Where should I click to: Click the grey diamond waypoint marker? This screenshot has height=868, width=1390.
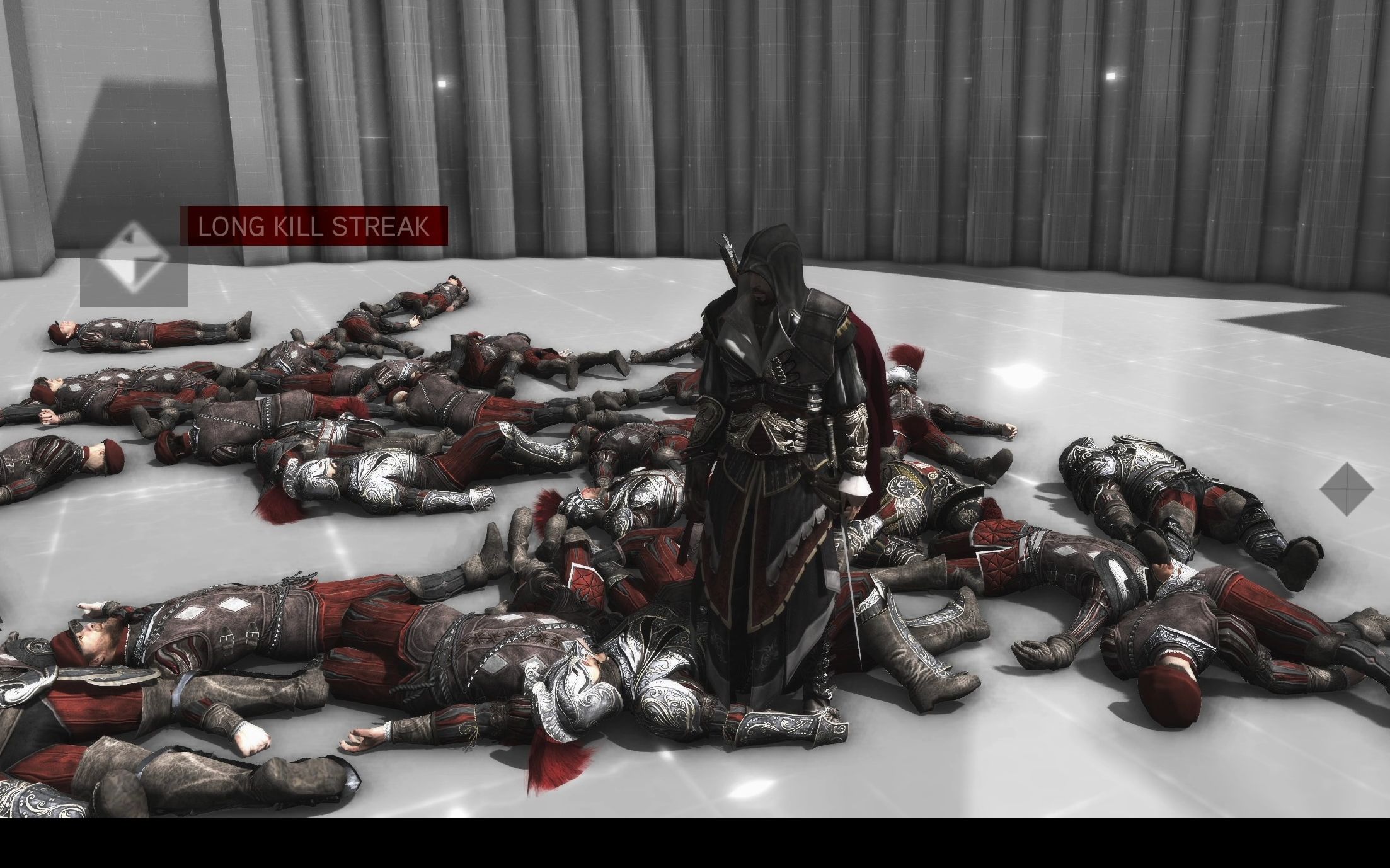click(x=1346, y=488)
